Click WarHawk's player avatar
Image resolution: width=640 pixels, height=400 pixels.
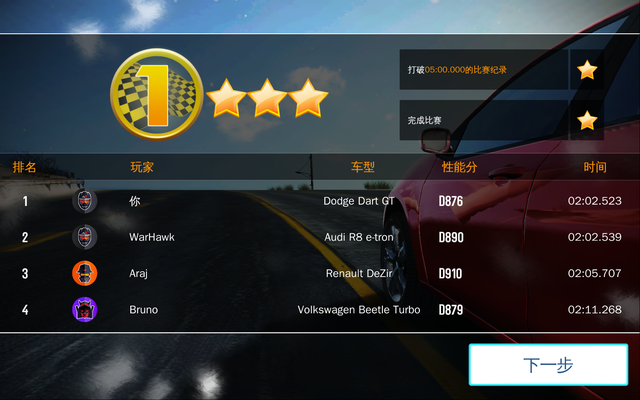[x=85, y=237]
